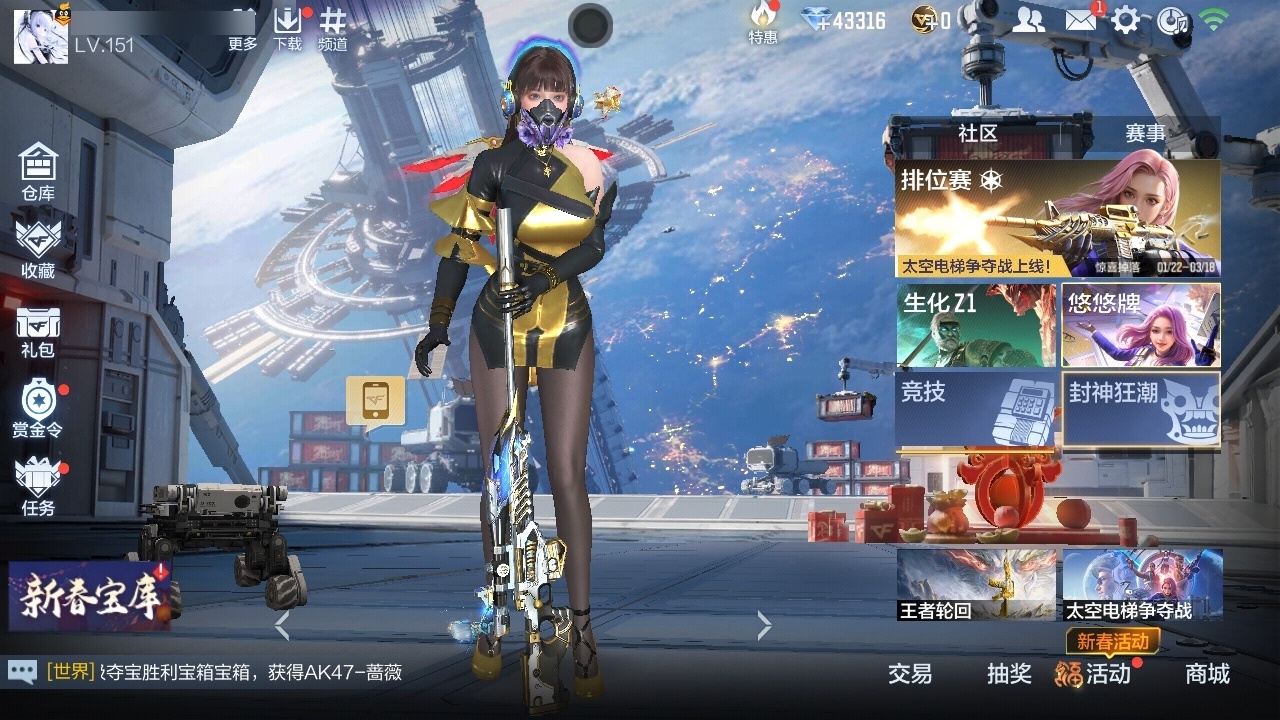
Task: Open the 商城 shop
Action: pyautogui.click(x=1207, y=674)
